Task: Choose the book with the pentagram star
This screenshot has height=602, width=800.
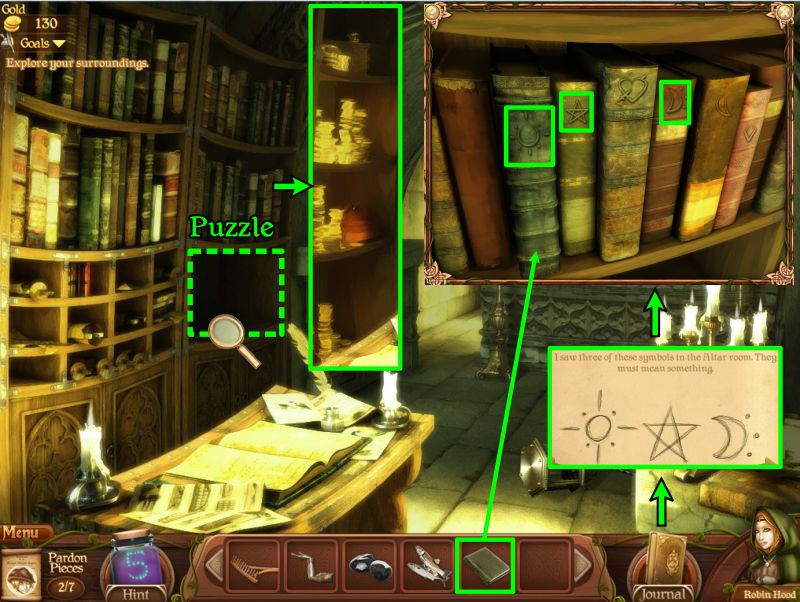Action: tap(576, 111)
